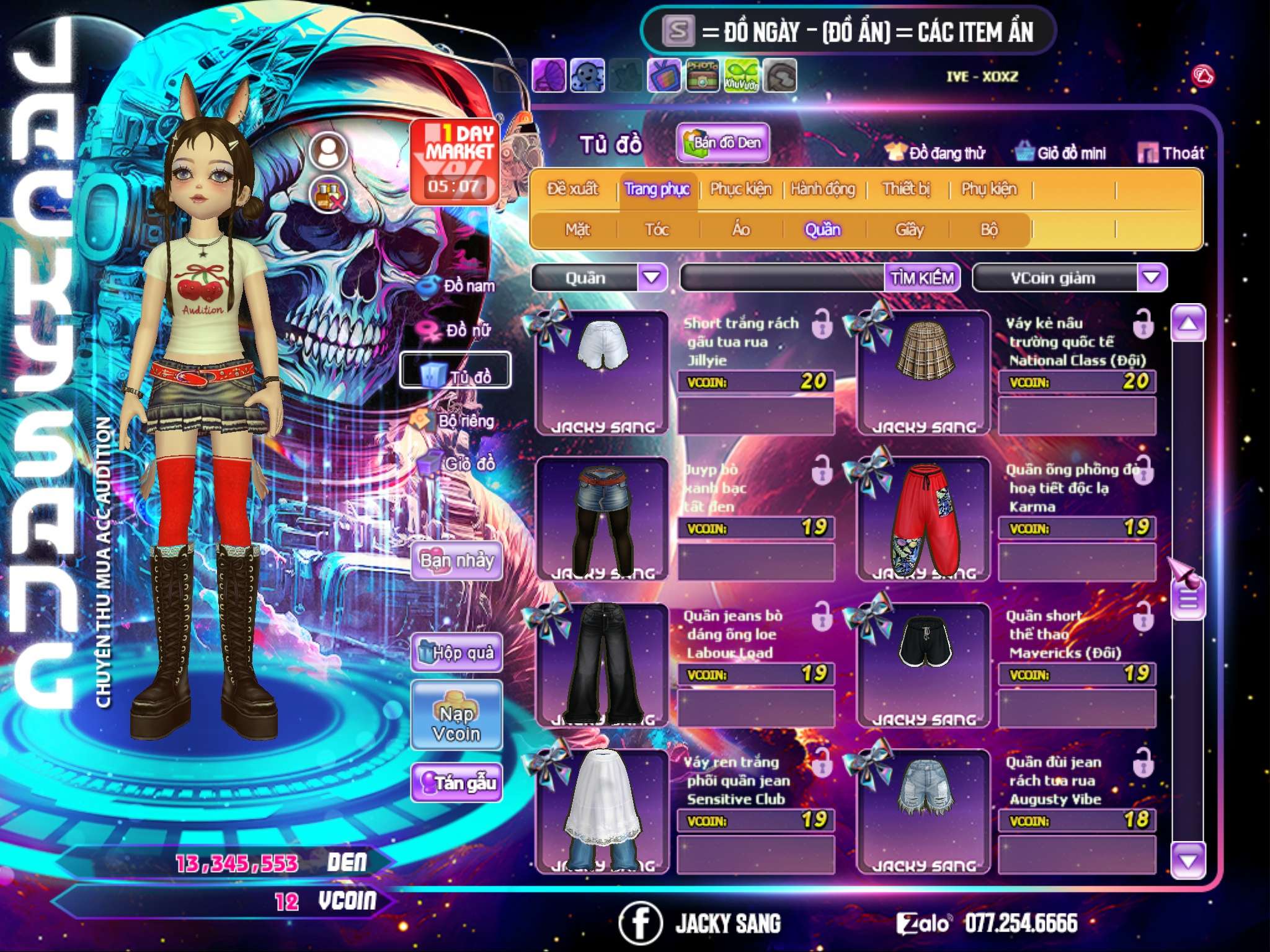The height and width of the screenshot is (952, 1270).
Task: Switch to the Phục kiện tab
Action: (x=740, y=189)
